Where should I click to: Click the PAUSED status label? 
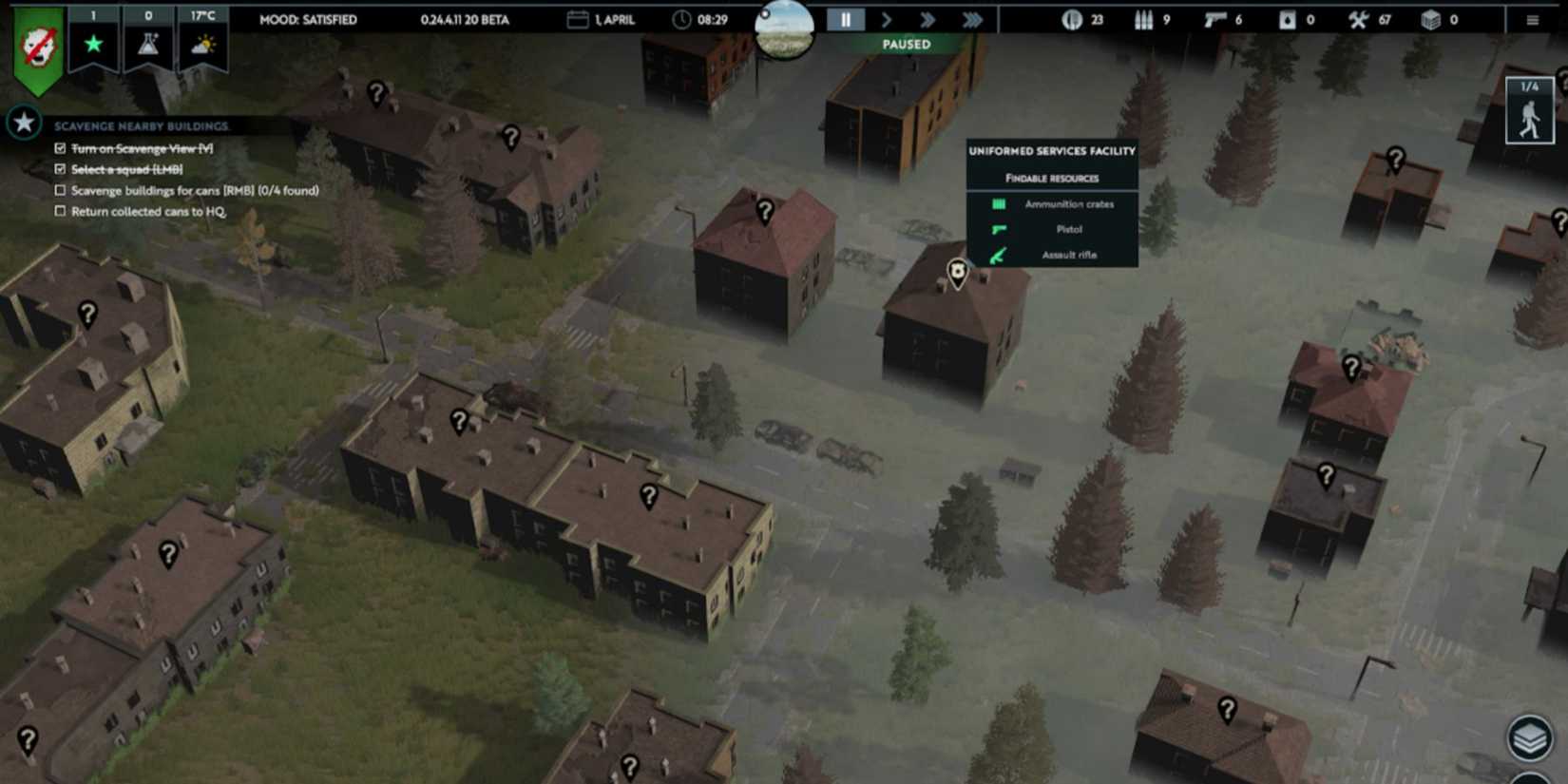pyautogui.click(x=905, y=44)
